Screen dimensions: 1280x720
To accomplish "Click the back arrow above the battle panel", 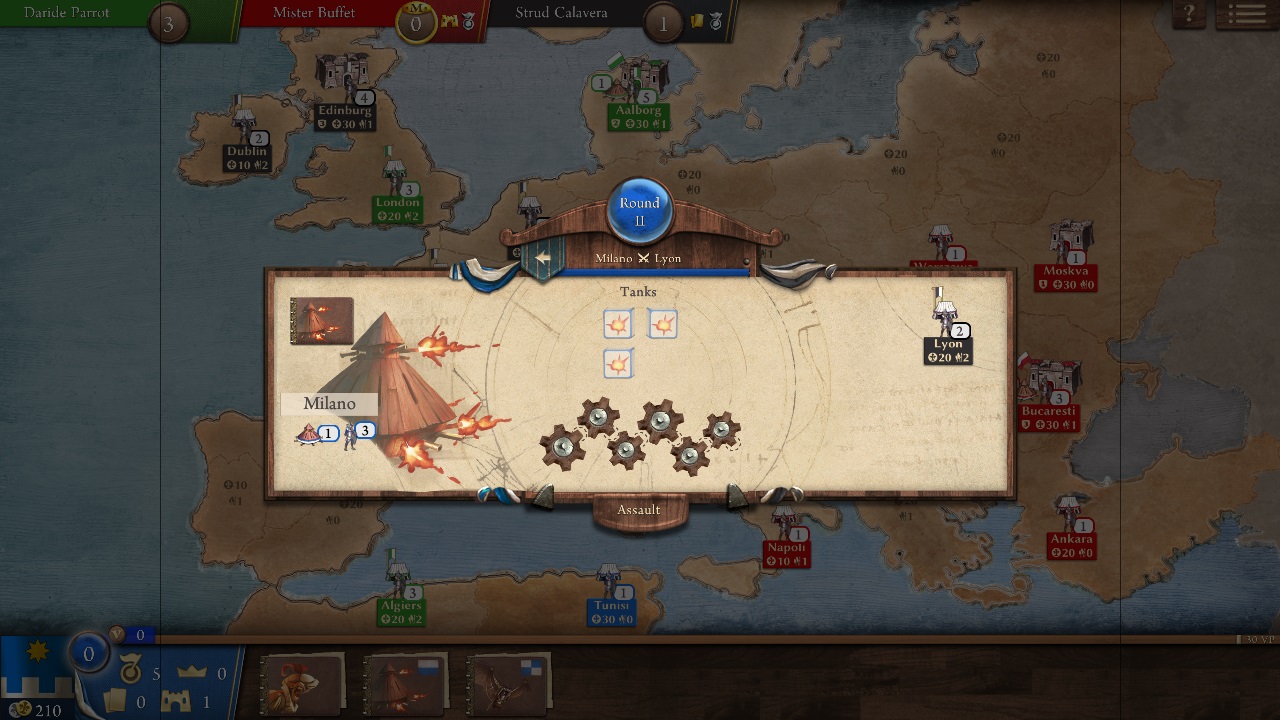I will (x=541, y=256).
